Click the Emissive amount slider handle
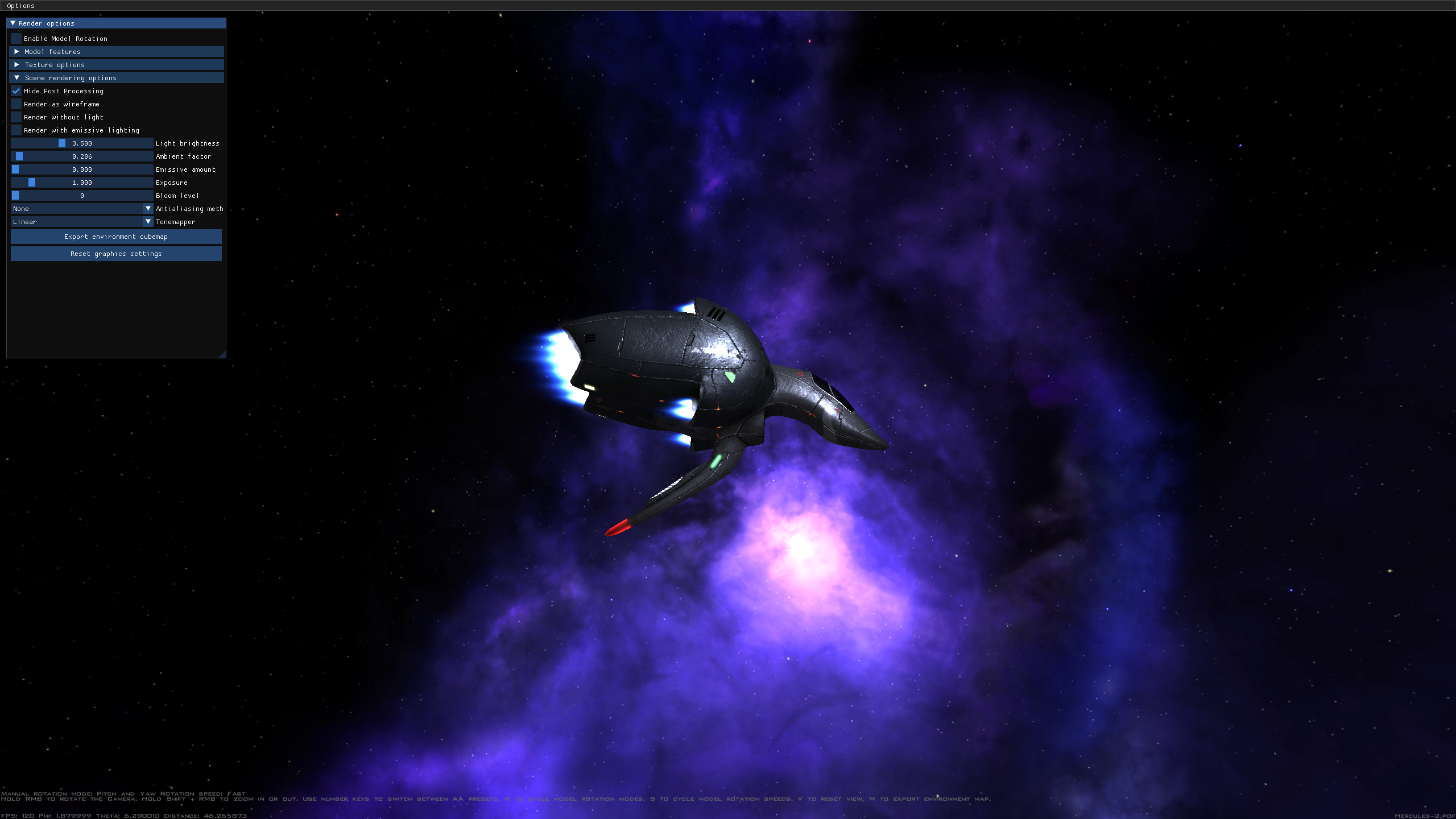 15,169
